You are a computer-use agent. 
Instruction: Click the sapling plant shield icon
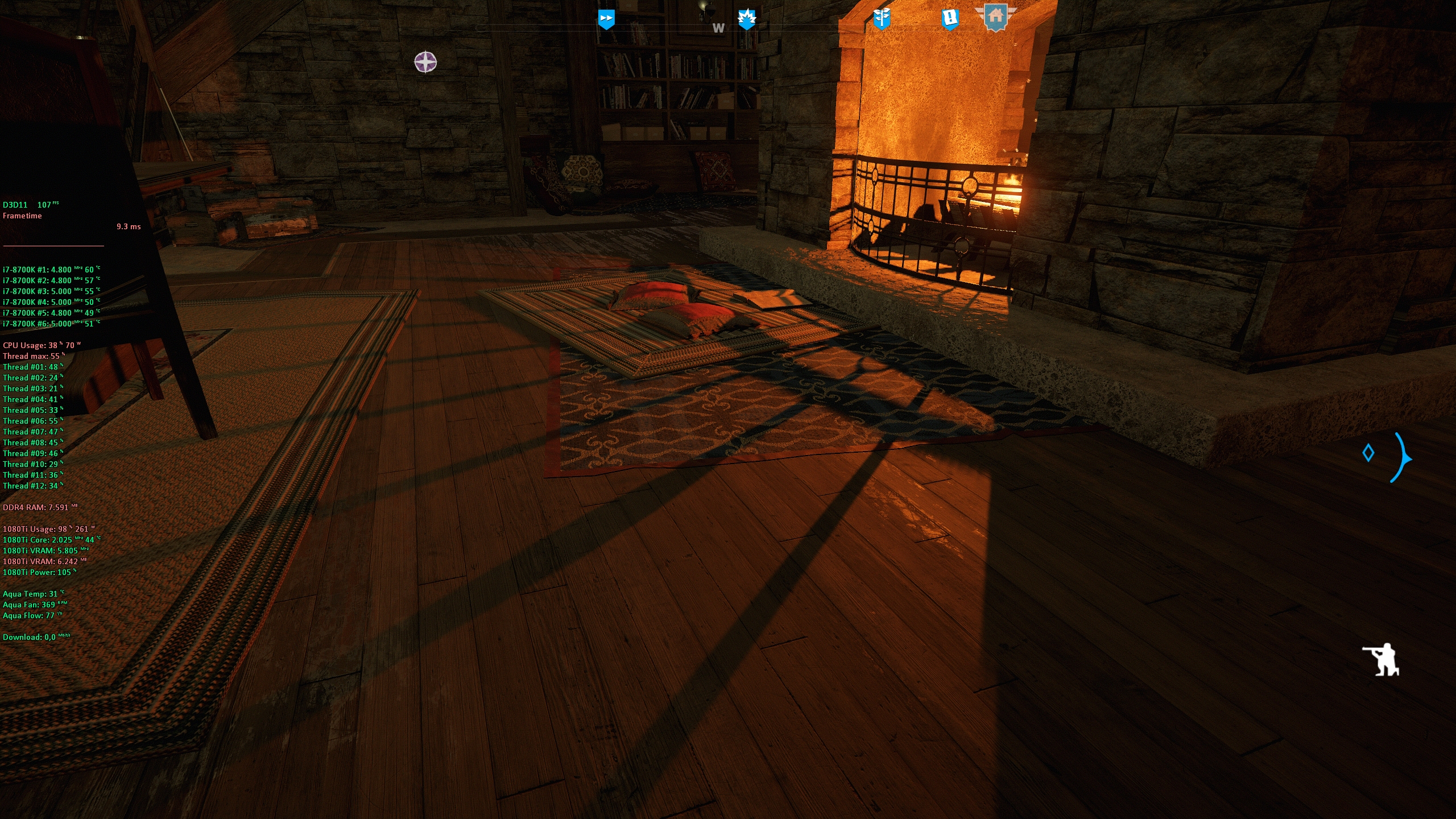[883, 18]
